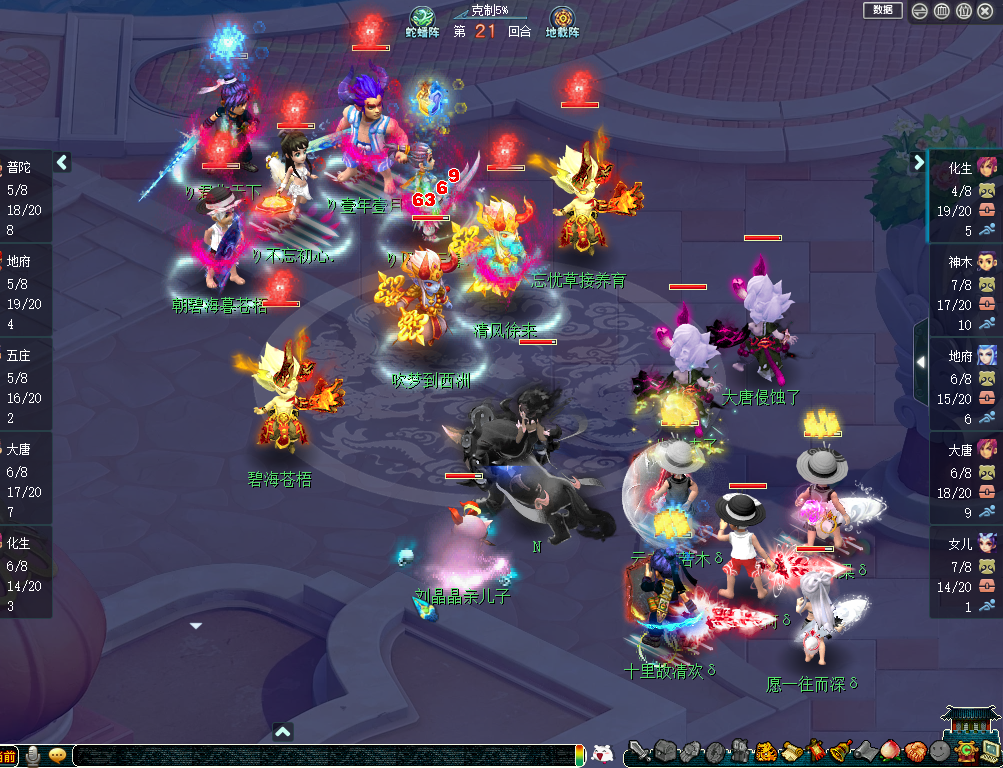Collapse the right team panel arrow
The image size is (1003, 768).
919,162
